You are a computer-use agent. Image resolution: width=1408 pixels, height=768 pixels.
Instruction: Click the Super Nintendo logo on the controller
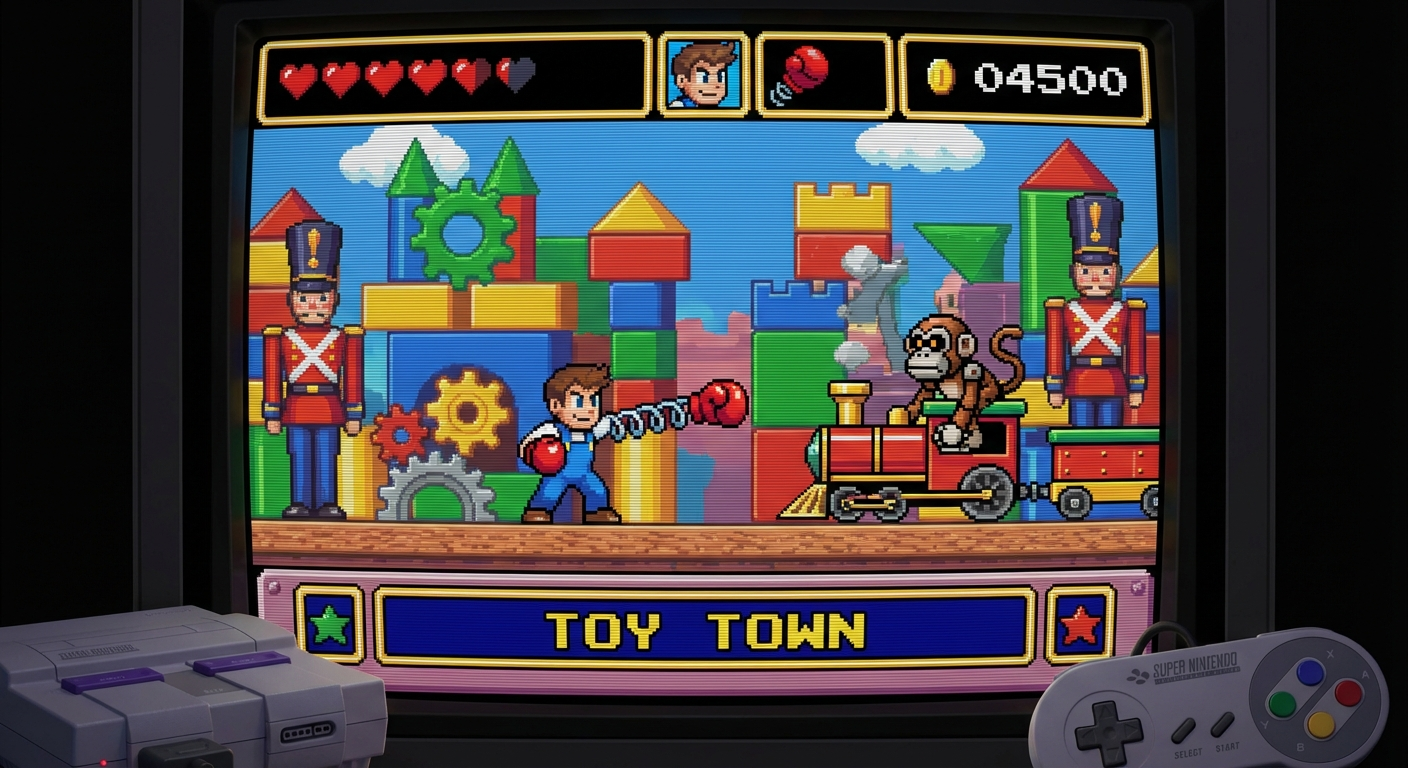1196,665
